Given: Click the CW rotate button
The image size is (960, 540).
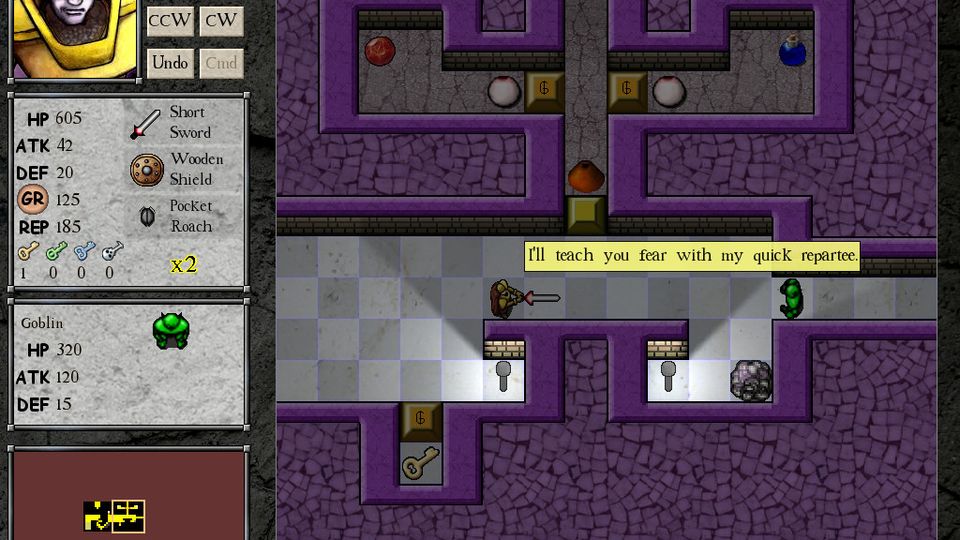Looking at the screenshot, I should (221, 21).
